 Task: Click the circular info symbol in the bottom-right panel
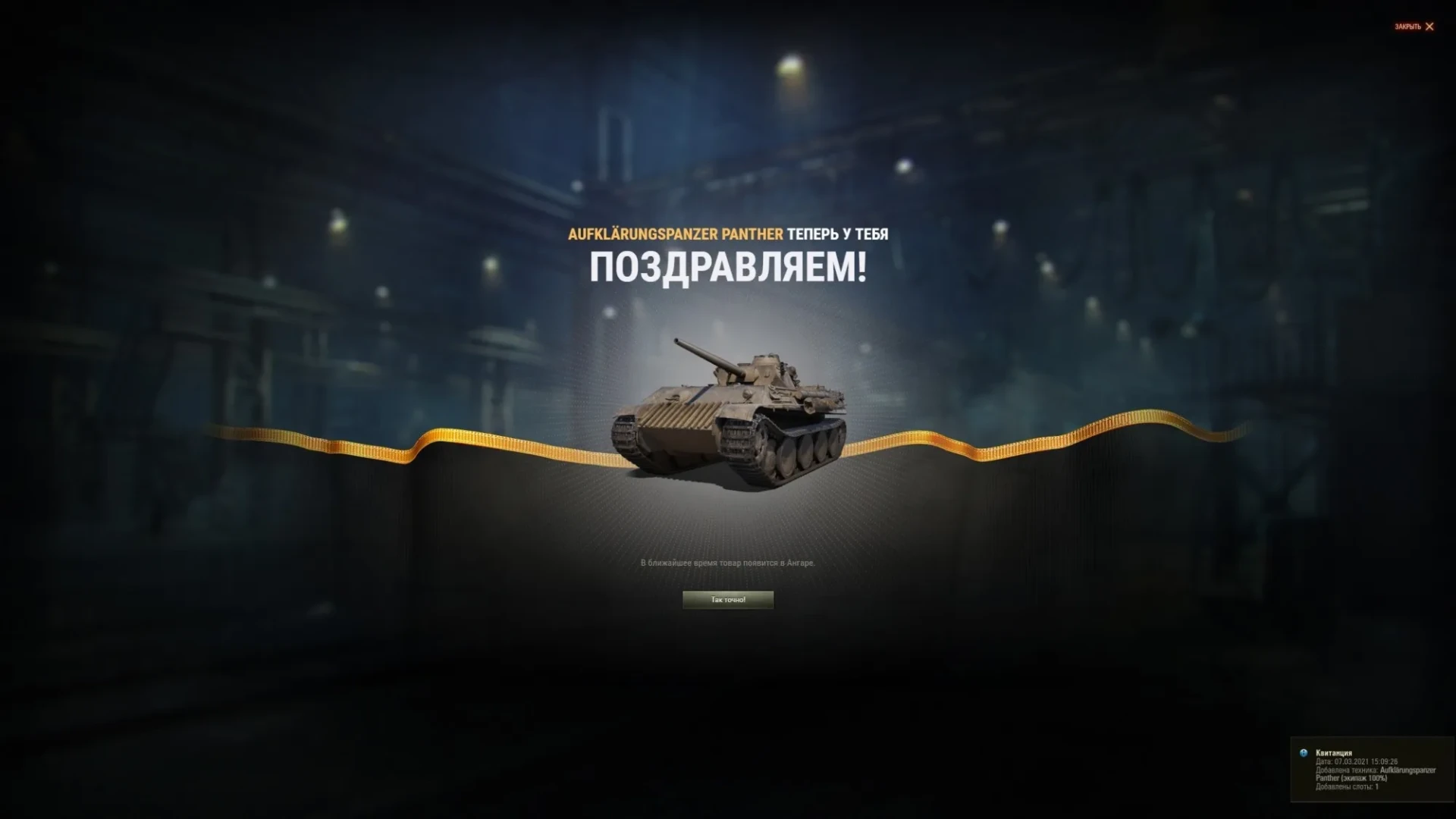(x=1303, y=754)
